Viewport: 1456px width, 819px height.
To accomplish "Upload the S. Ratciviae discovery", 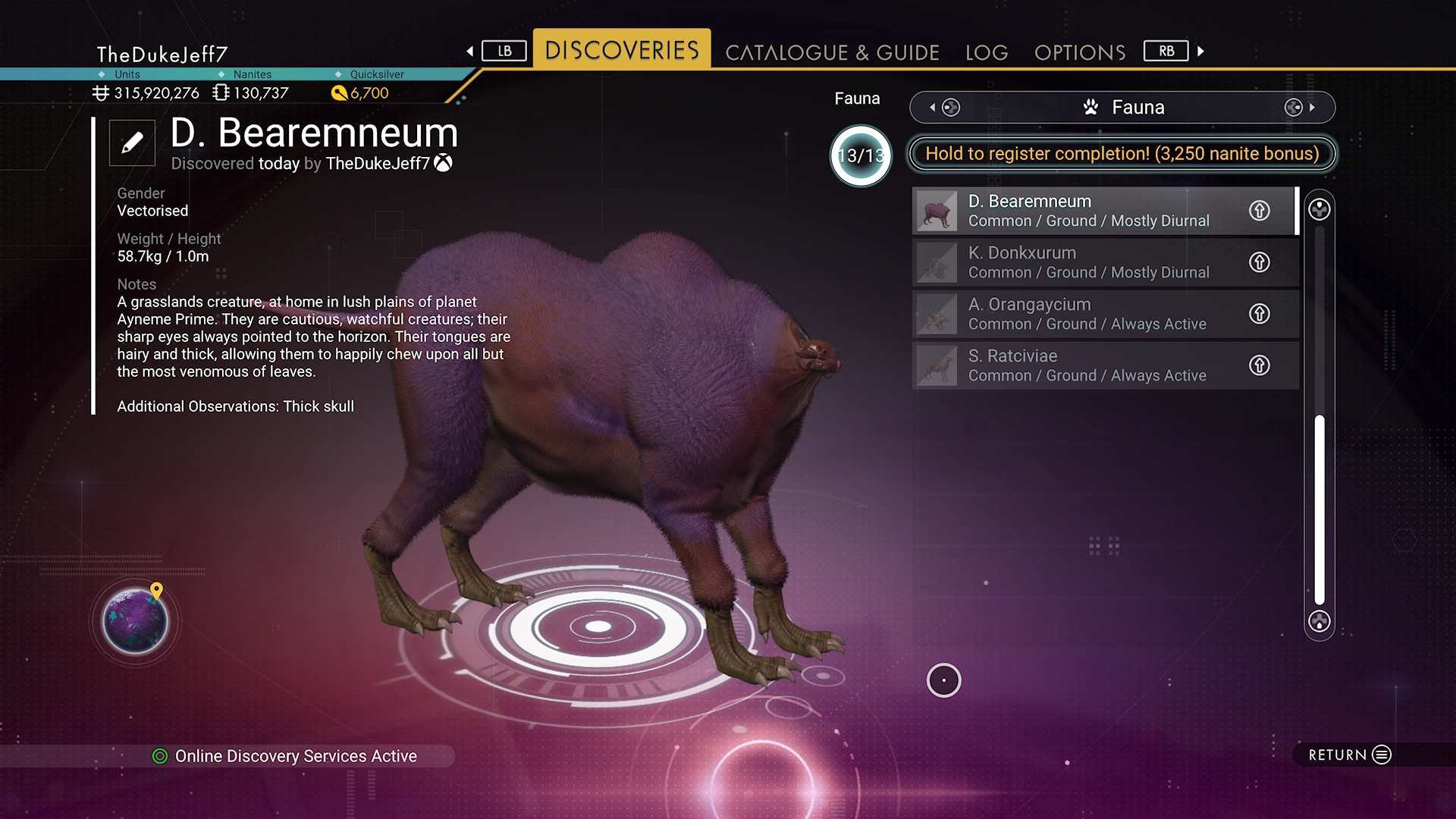I will [x=1260, y=366].
